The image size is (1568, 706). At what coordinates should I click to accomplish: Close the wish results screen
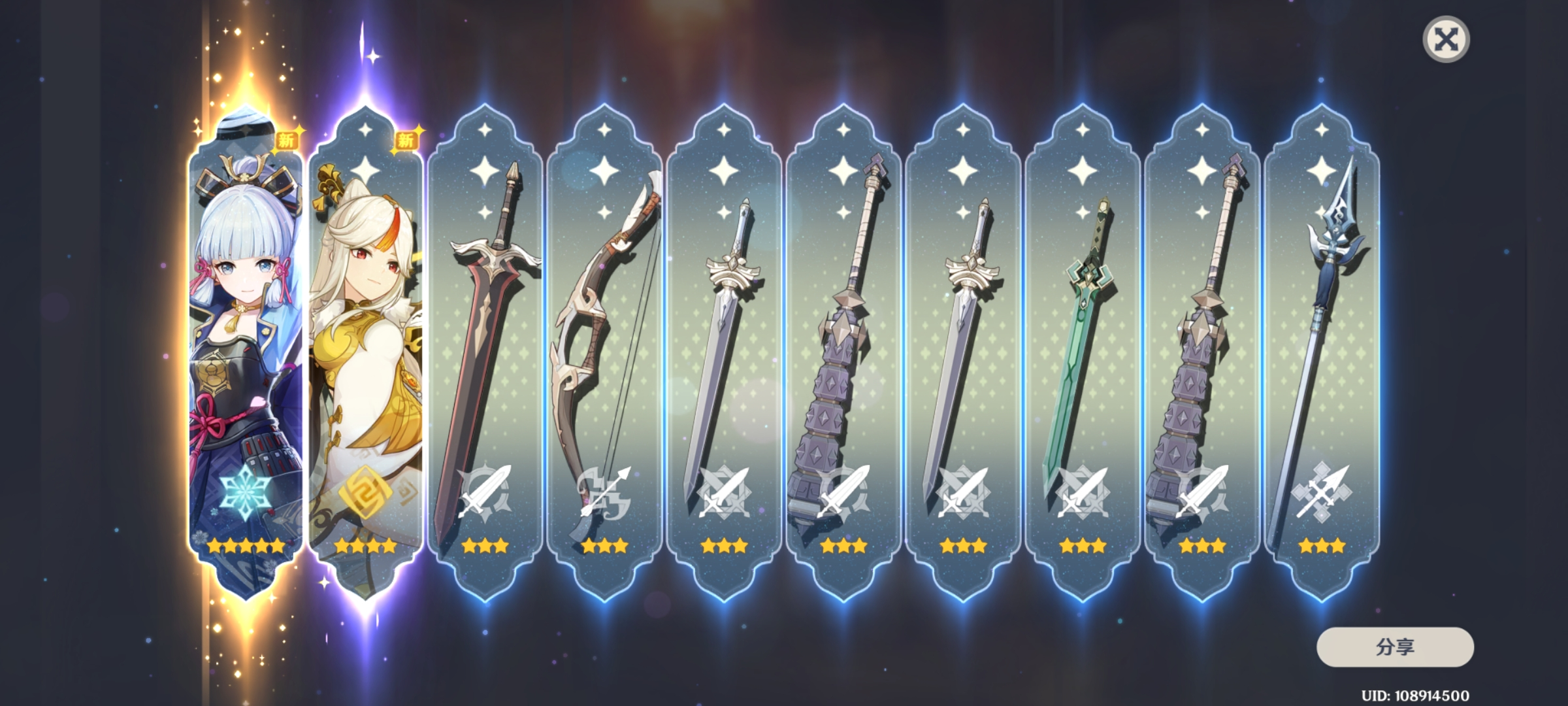click(1446, 39)
